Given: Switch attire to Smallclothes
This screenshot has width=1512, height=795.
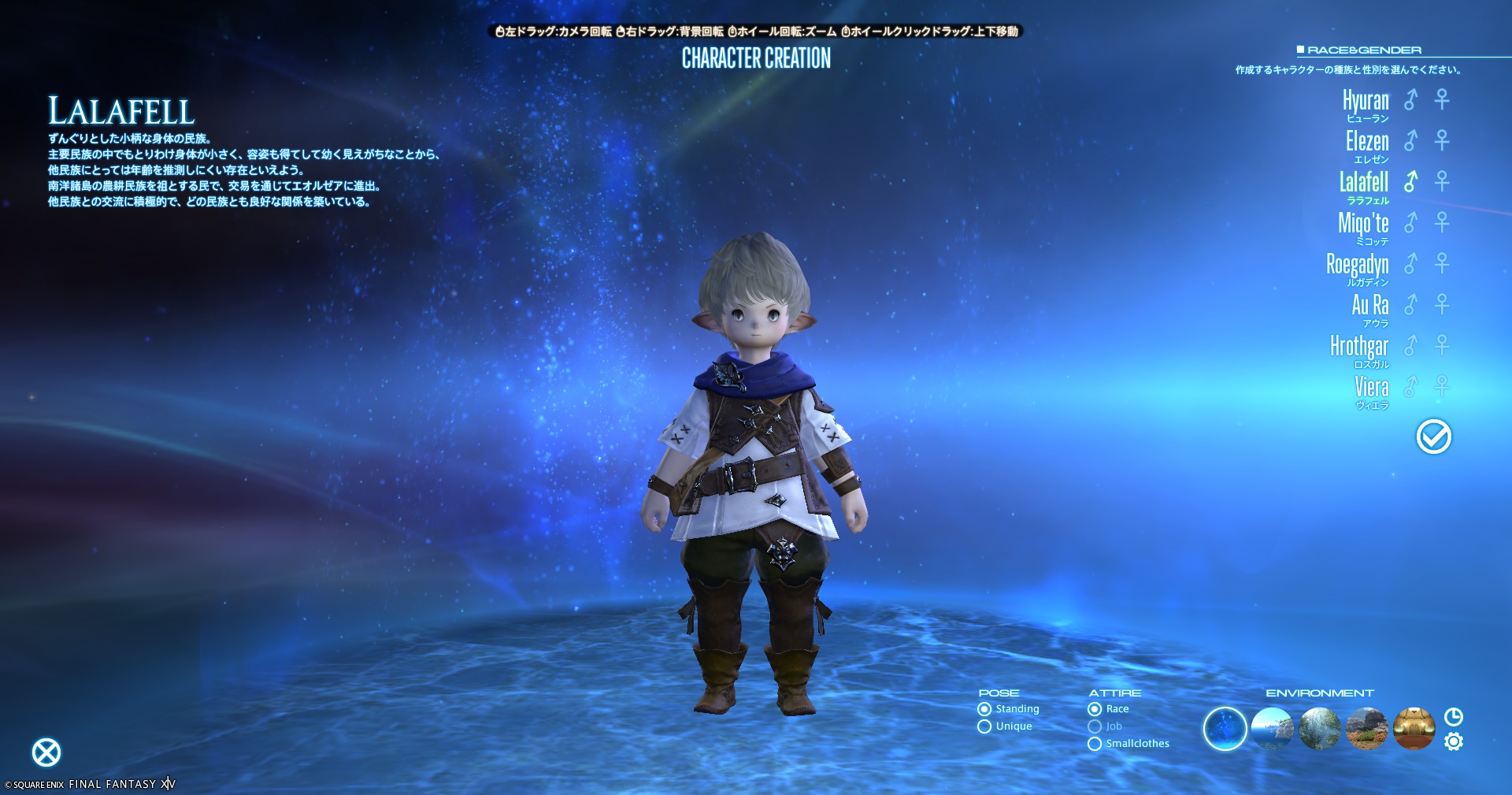Looking at the screenshot, I should coord(1095,744).
